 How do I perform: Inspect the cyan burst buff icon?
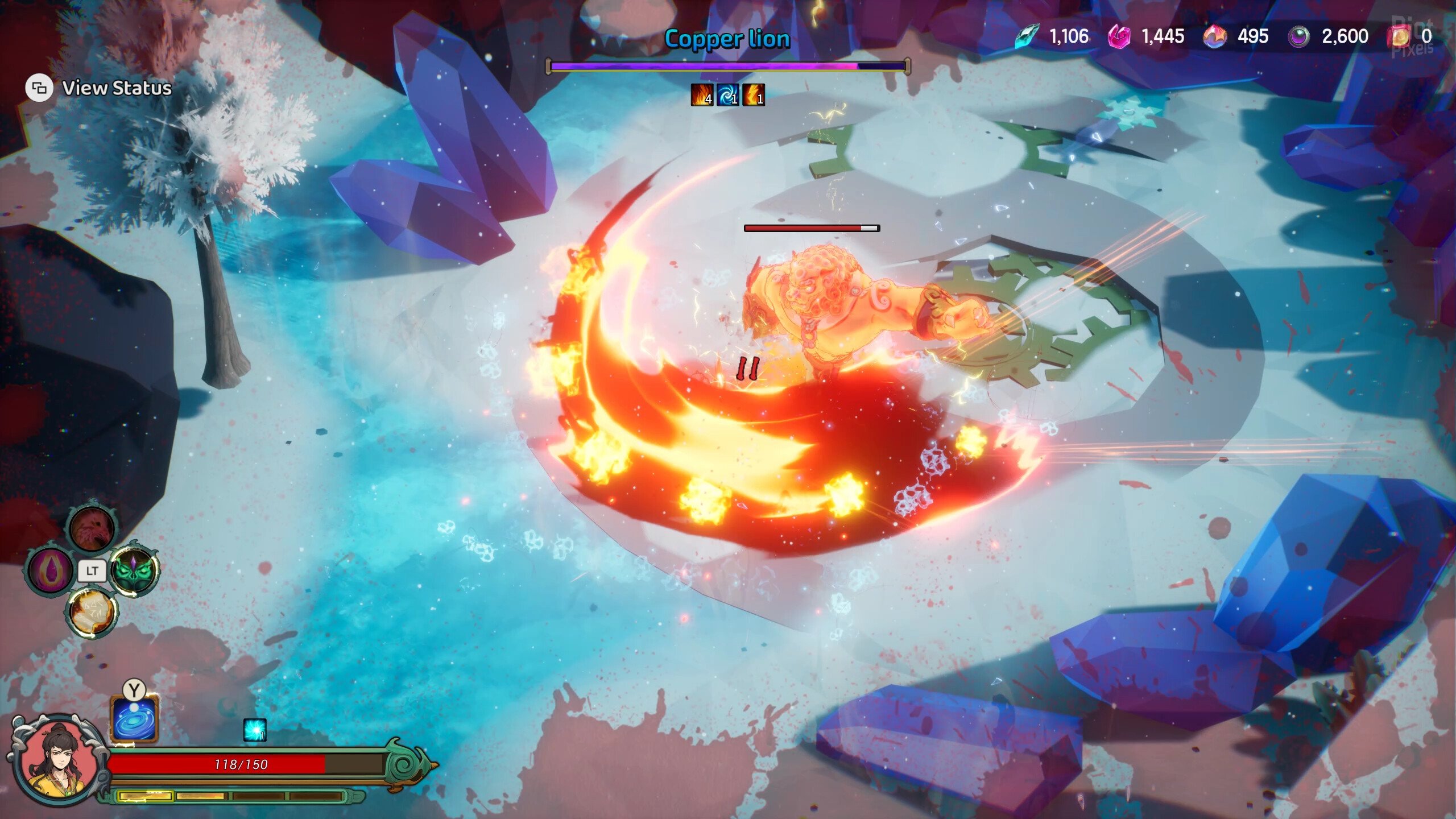click(x=254, y=730)
